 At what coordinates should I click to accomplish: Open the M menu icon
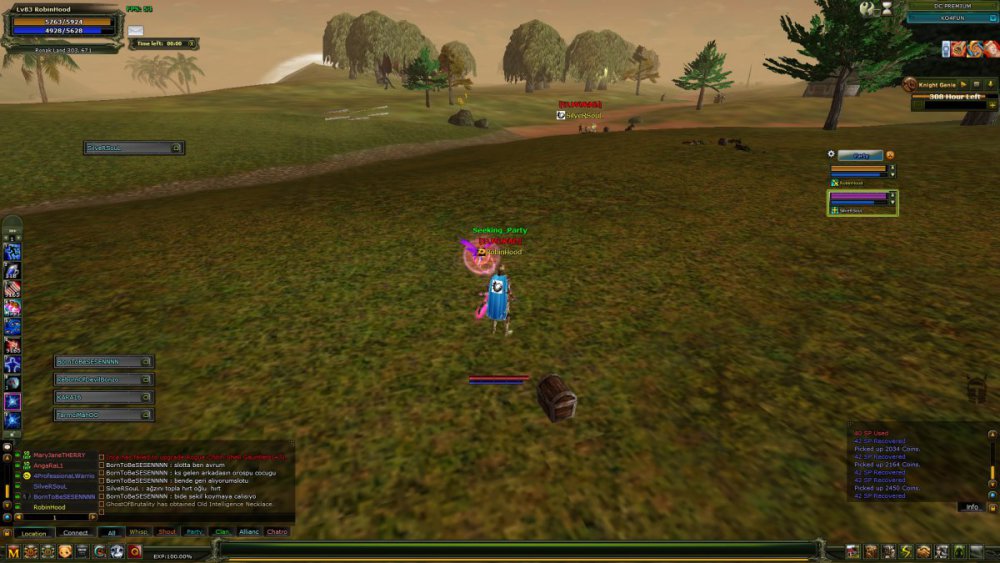(x=13, y=551)
